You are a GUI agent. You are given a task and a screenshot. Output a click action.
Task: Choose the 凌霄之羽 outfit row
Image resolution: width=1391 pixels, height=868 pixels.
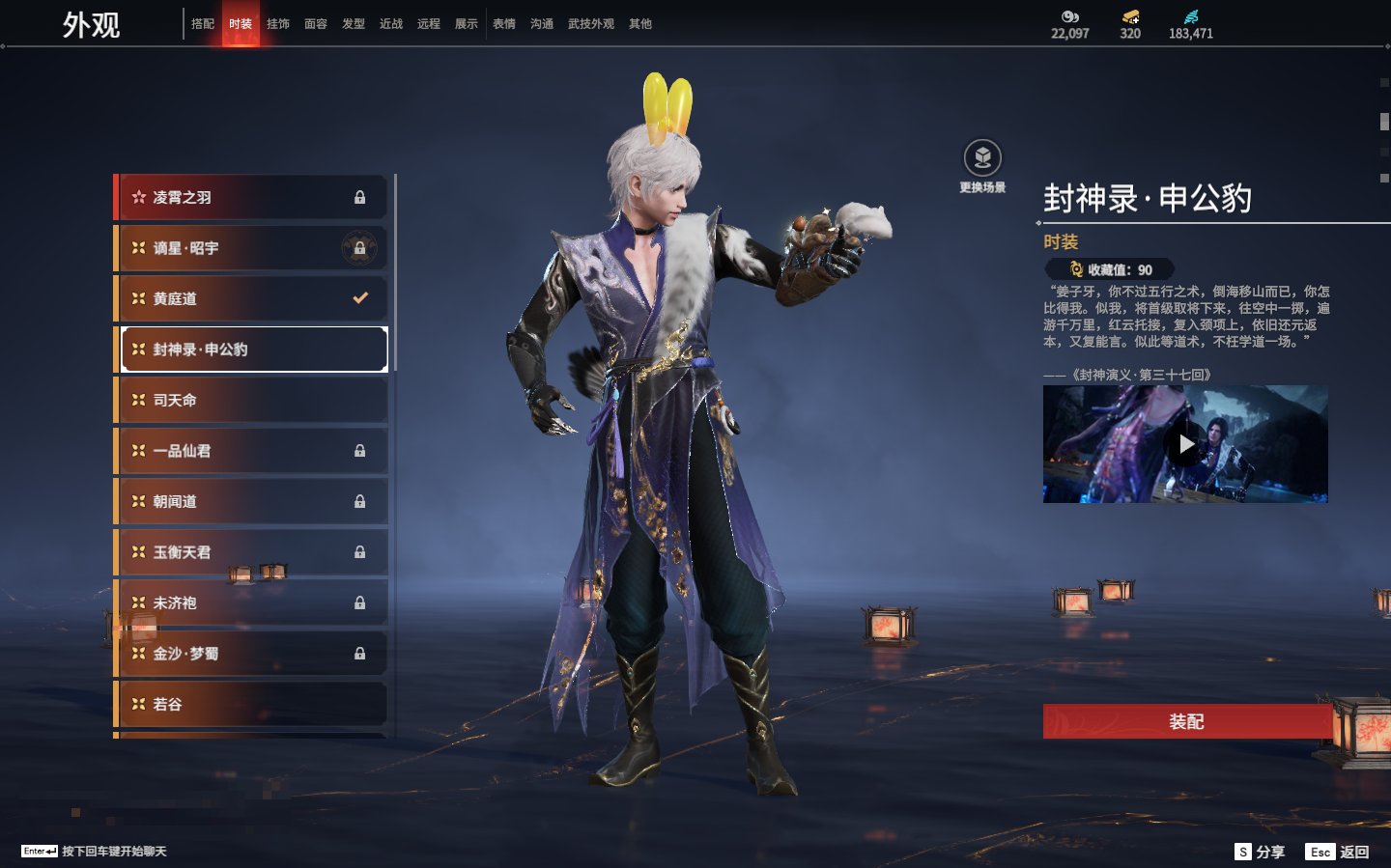251,197
